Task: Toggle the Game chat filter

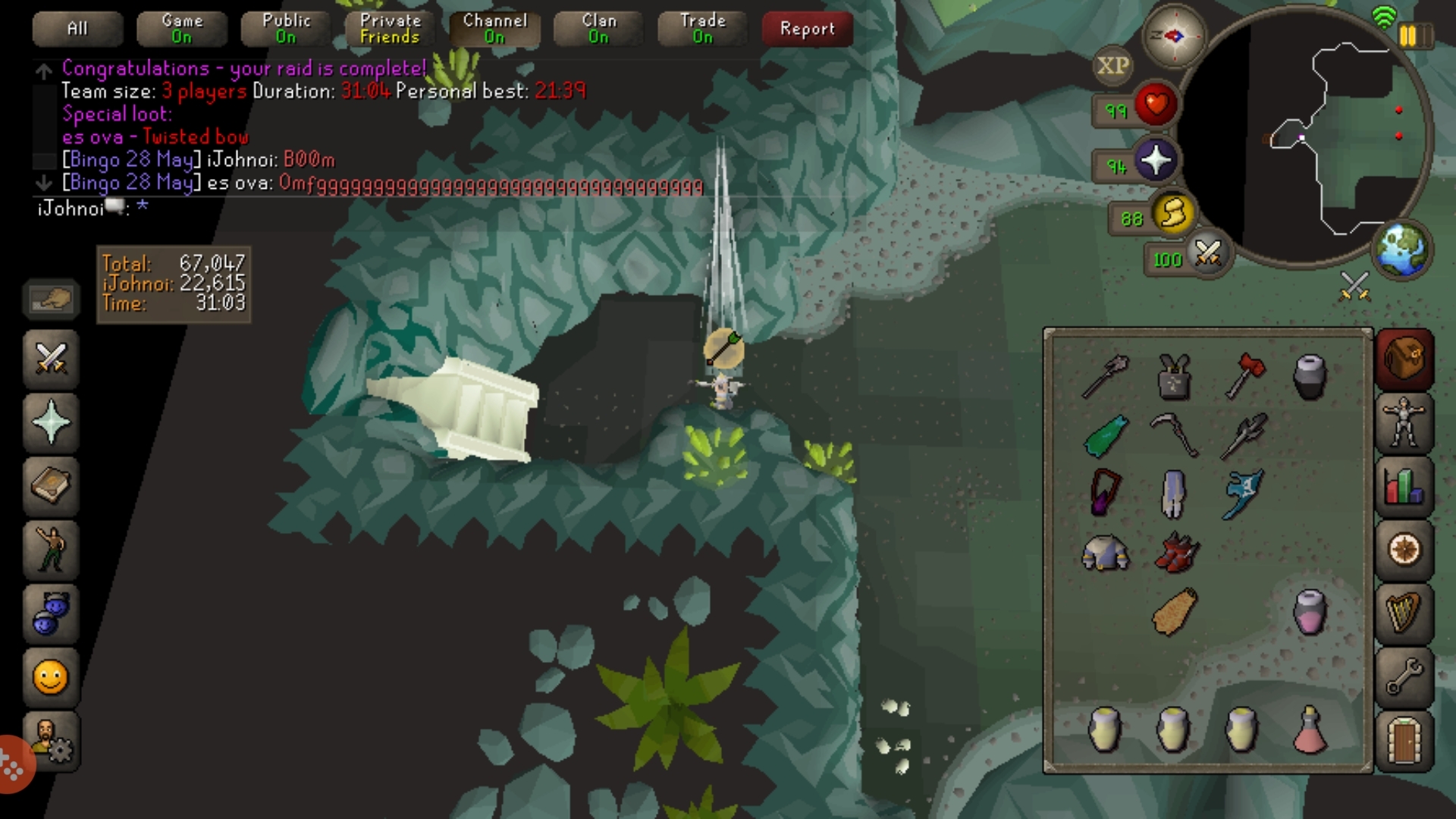Action: point(182,29)
